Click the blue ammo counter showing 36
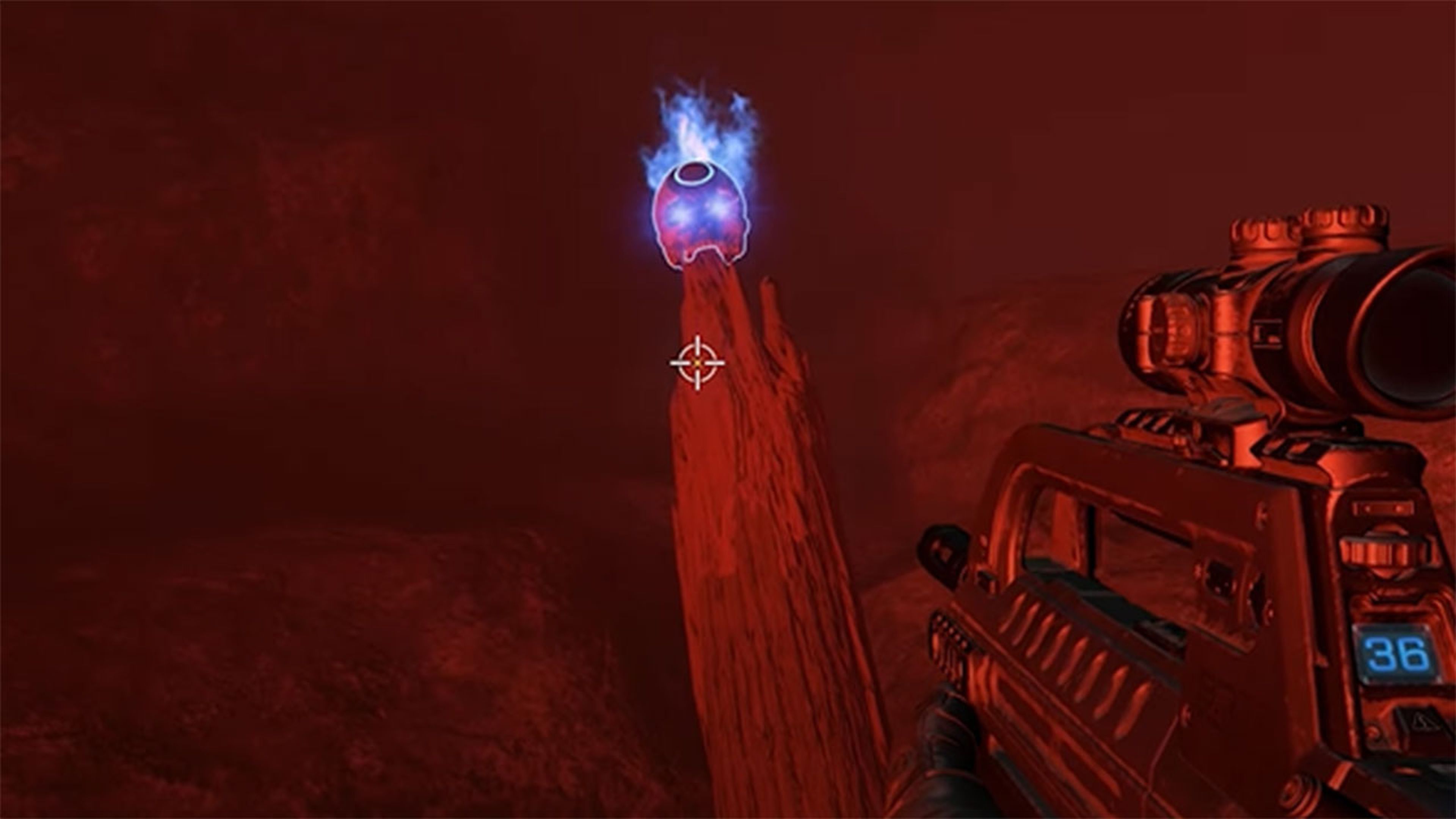The width and height of the screenshot is (1456, 819). 1396,652
